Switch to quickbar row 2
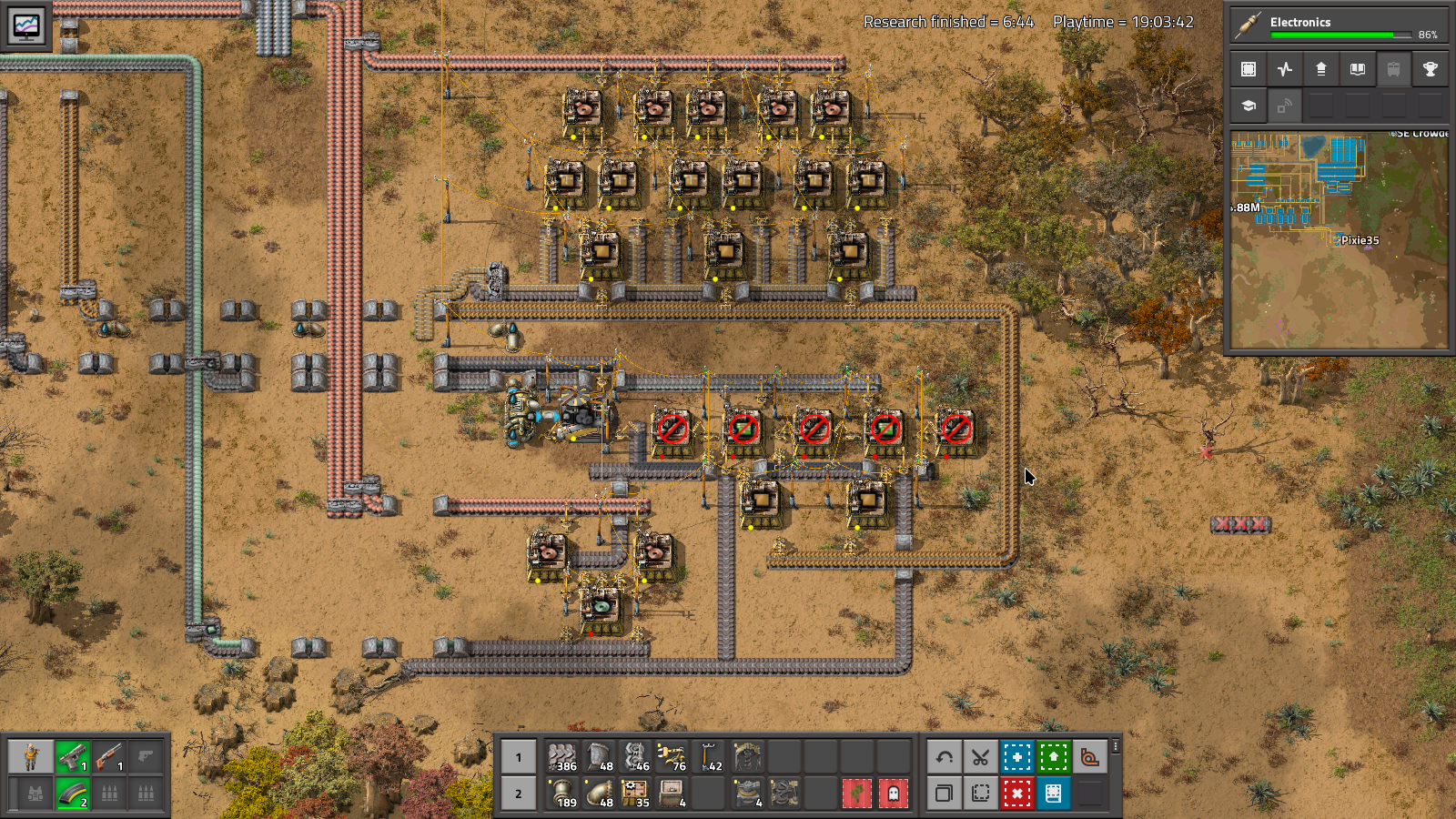Screen dimensions: 1456x819 [x=519, y=794]
